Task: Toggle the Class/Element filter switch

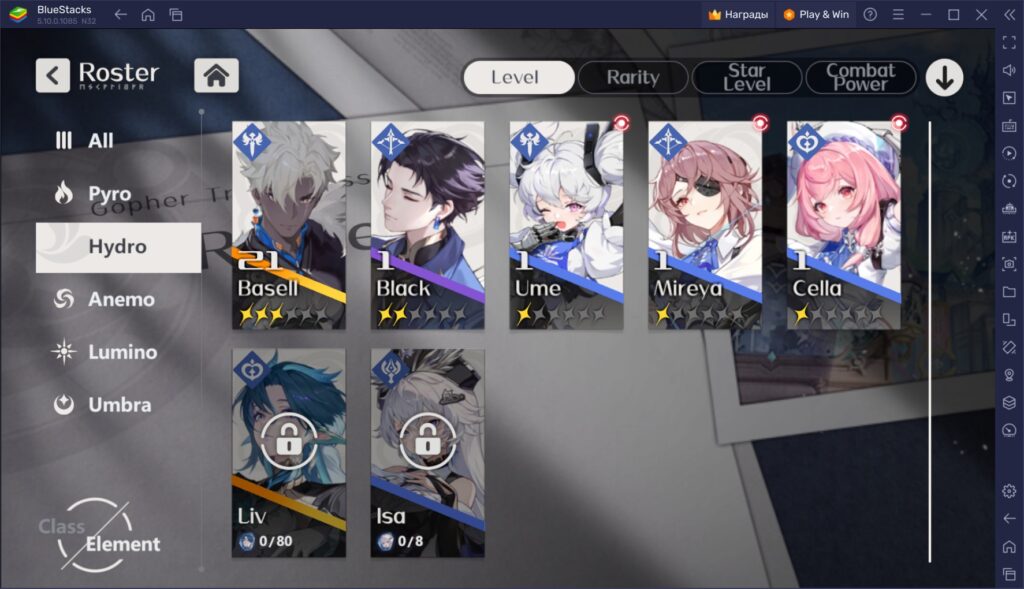Action: click(x=100, y=535)
